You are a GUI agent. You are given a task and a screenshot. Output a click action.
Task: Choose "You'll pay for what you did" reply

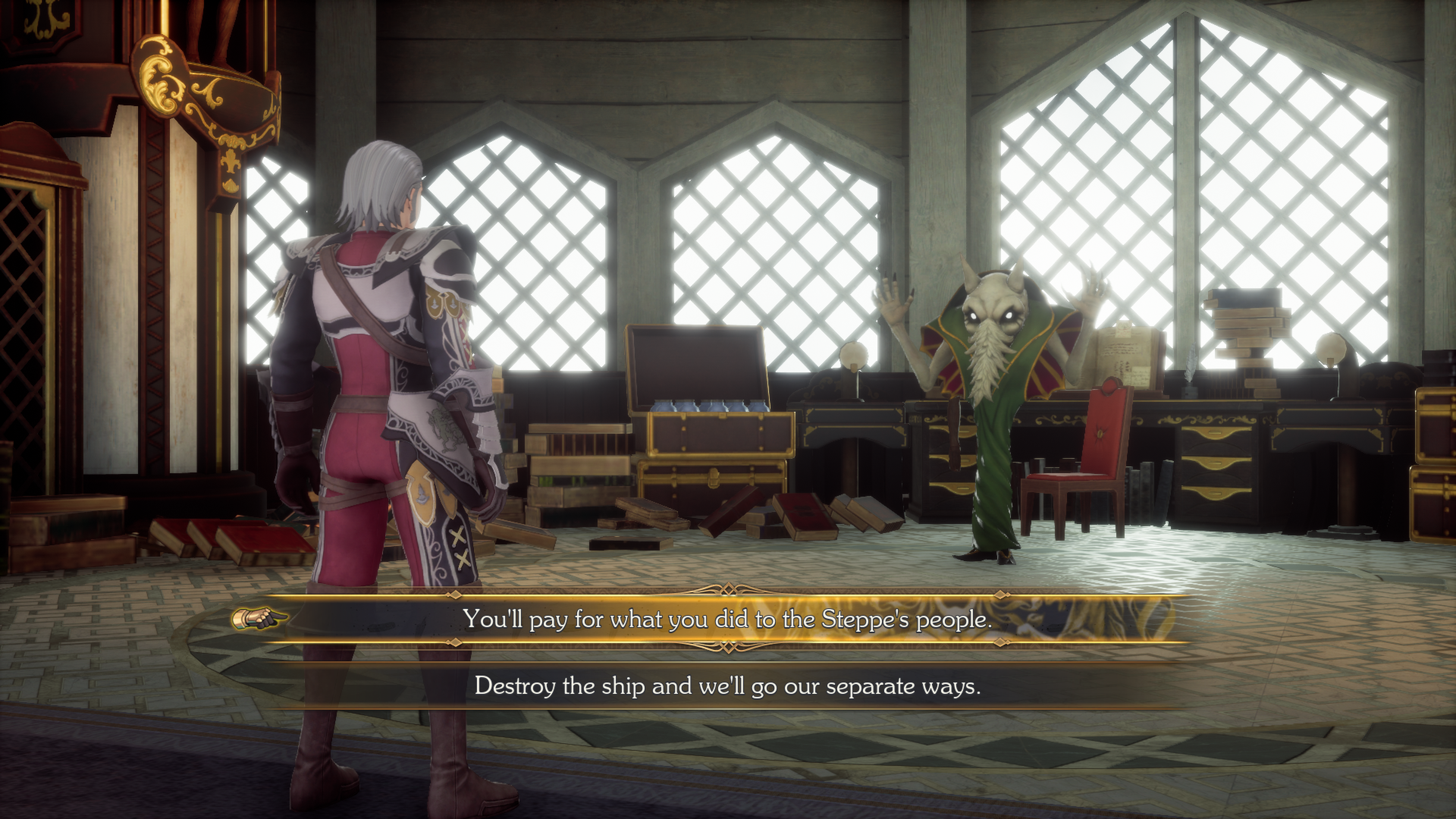(x=728, y=620)
